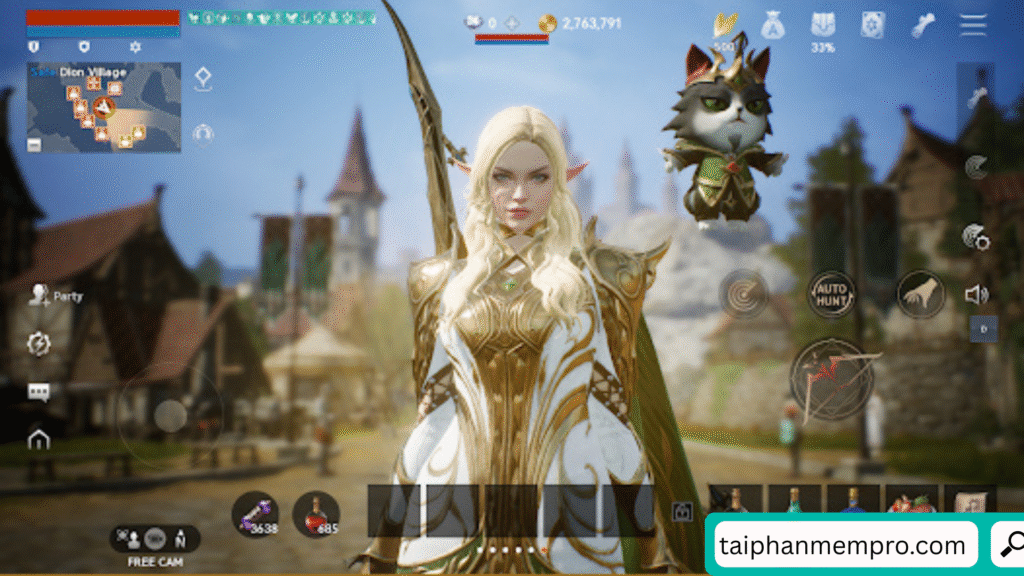
Task: Open the Dion Village minimap
Action: click(104, 106)
